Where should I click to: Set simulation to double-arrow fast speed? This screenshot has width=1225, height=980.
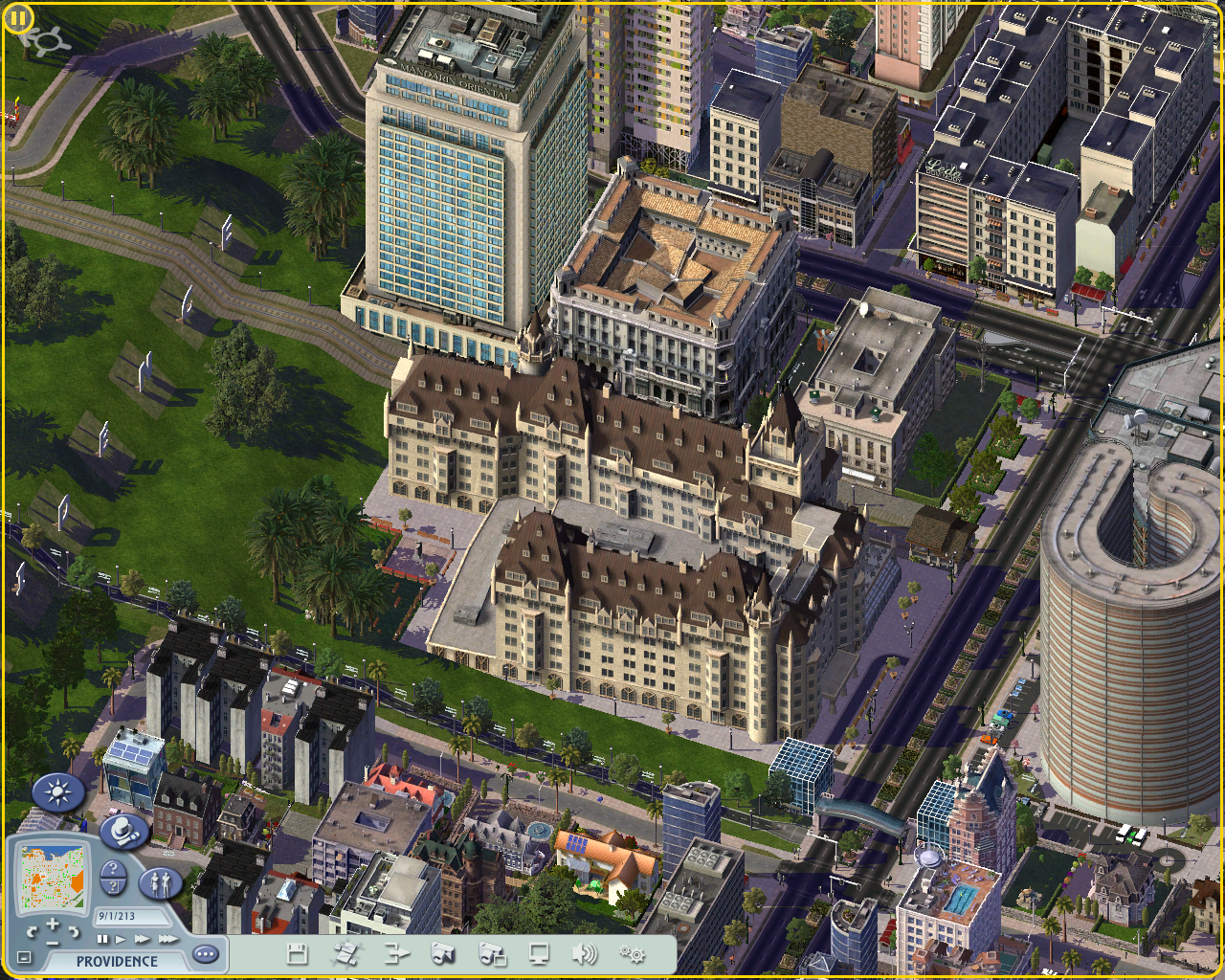[140, 940]
